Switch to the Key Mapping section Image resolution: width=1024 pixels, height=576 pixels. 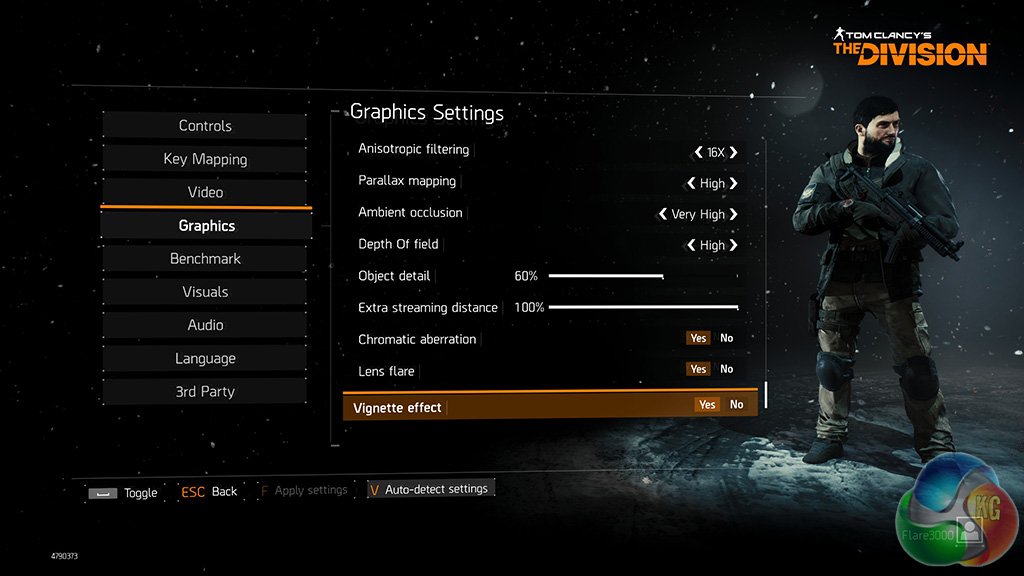pos(205,159)
